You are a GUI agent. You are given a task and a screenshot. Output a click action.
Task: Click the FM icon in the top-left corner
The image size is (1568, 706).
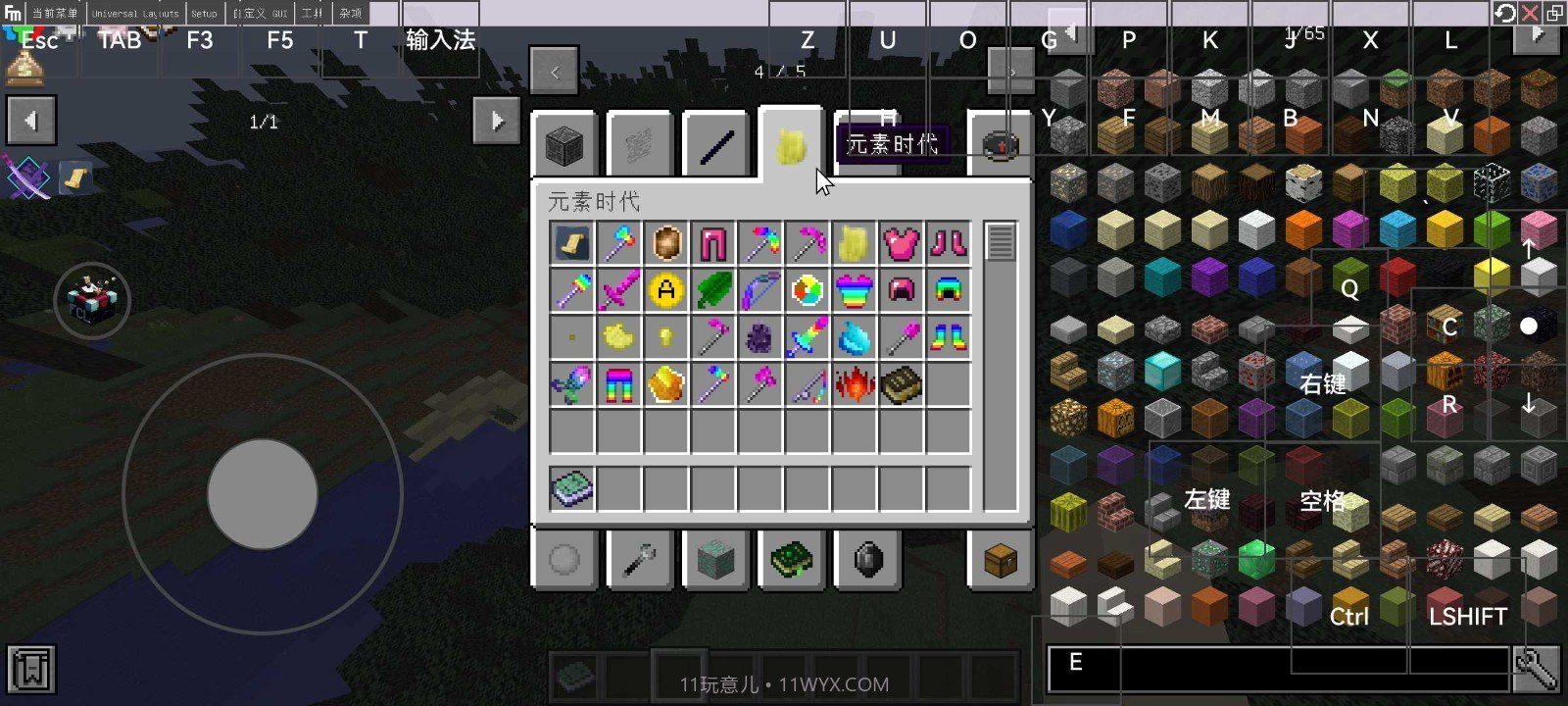point(11,13)
